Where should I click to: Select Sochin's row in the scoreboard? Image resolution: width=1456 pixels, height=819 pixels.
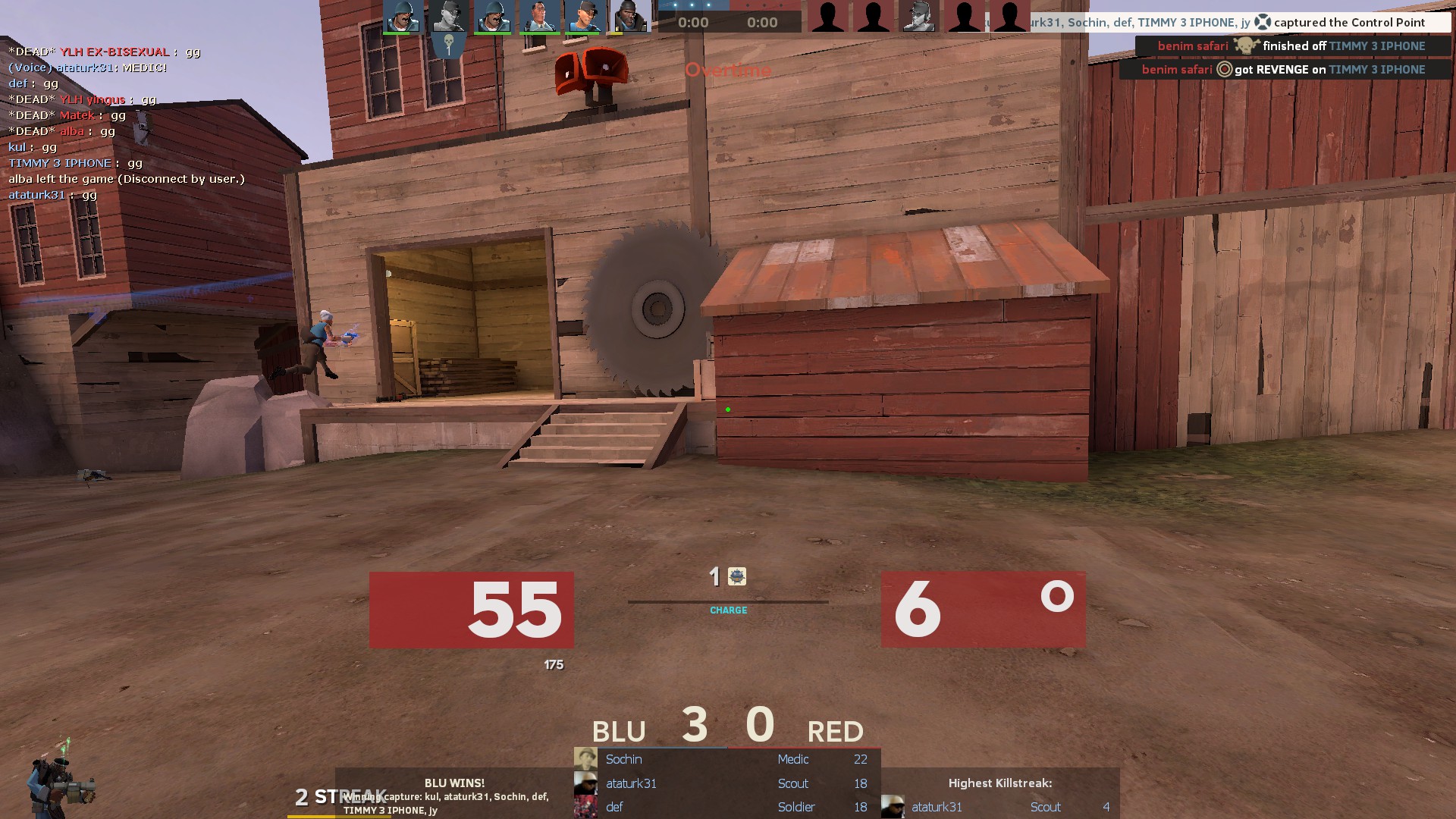click(x=726, y=759)
